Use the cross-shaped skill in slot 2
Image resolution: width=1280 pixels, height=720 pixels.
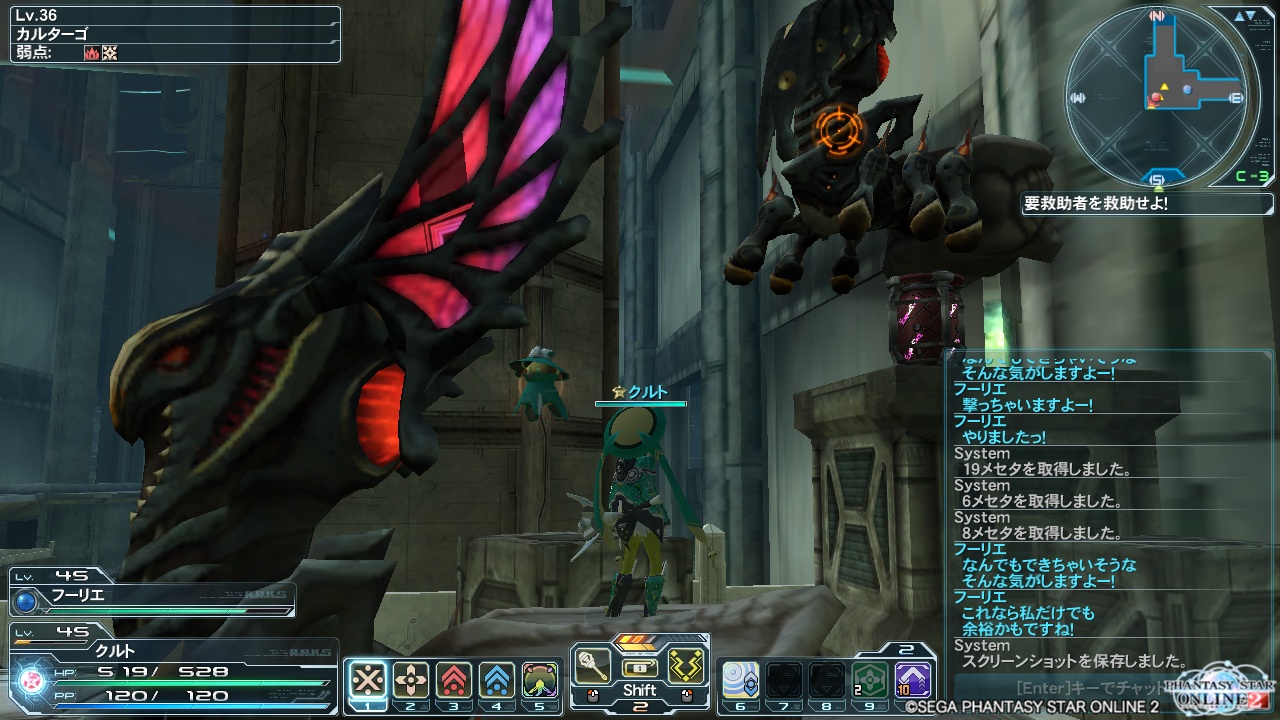[411, 679]
